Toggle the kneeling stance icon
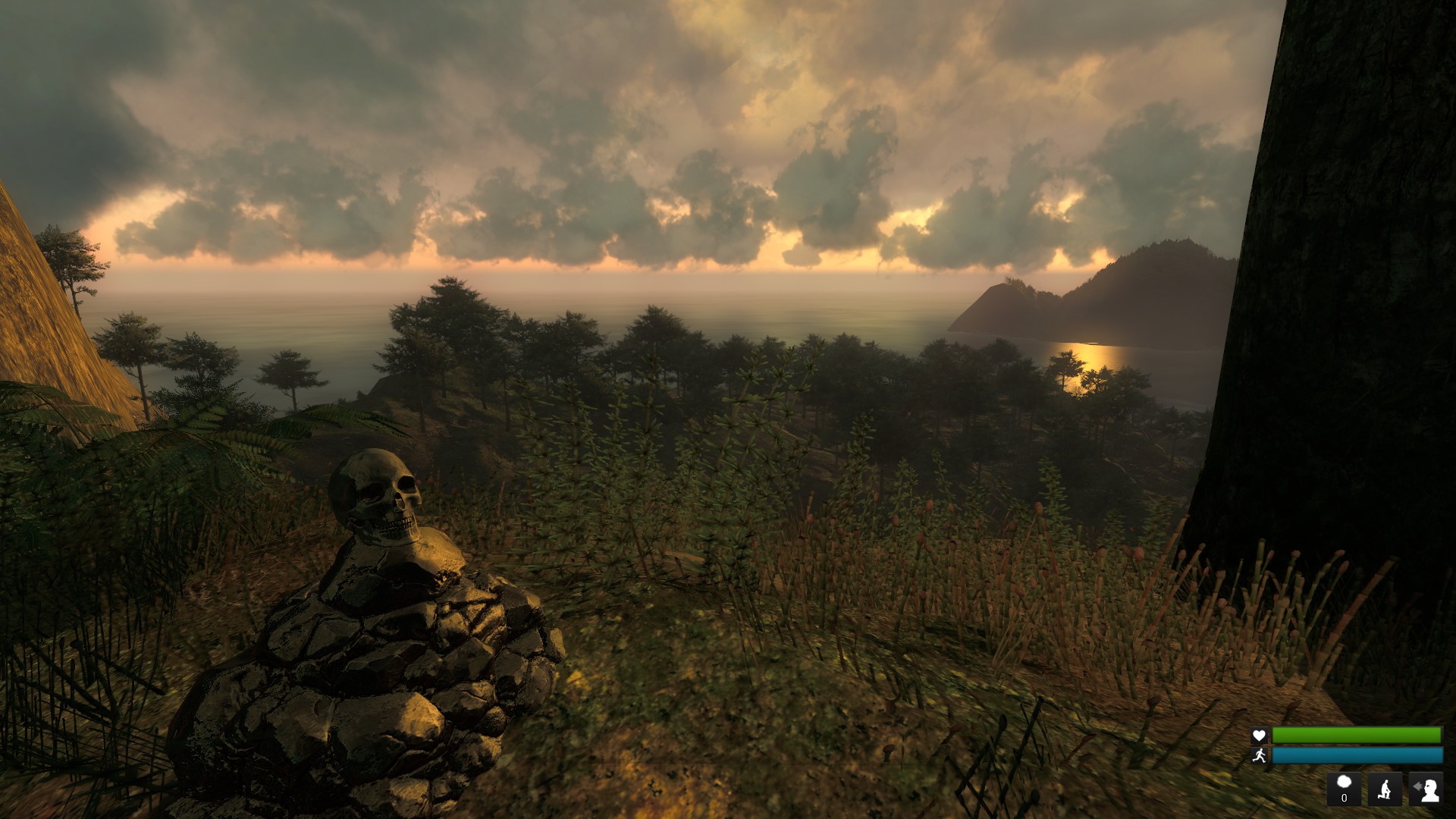Image resolution: width=1456 pixels, height=819 pixels. pos(1385,789)
